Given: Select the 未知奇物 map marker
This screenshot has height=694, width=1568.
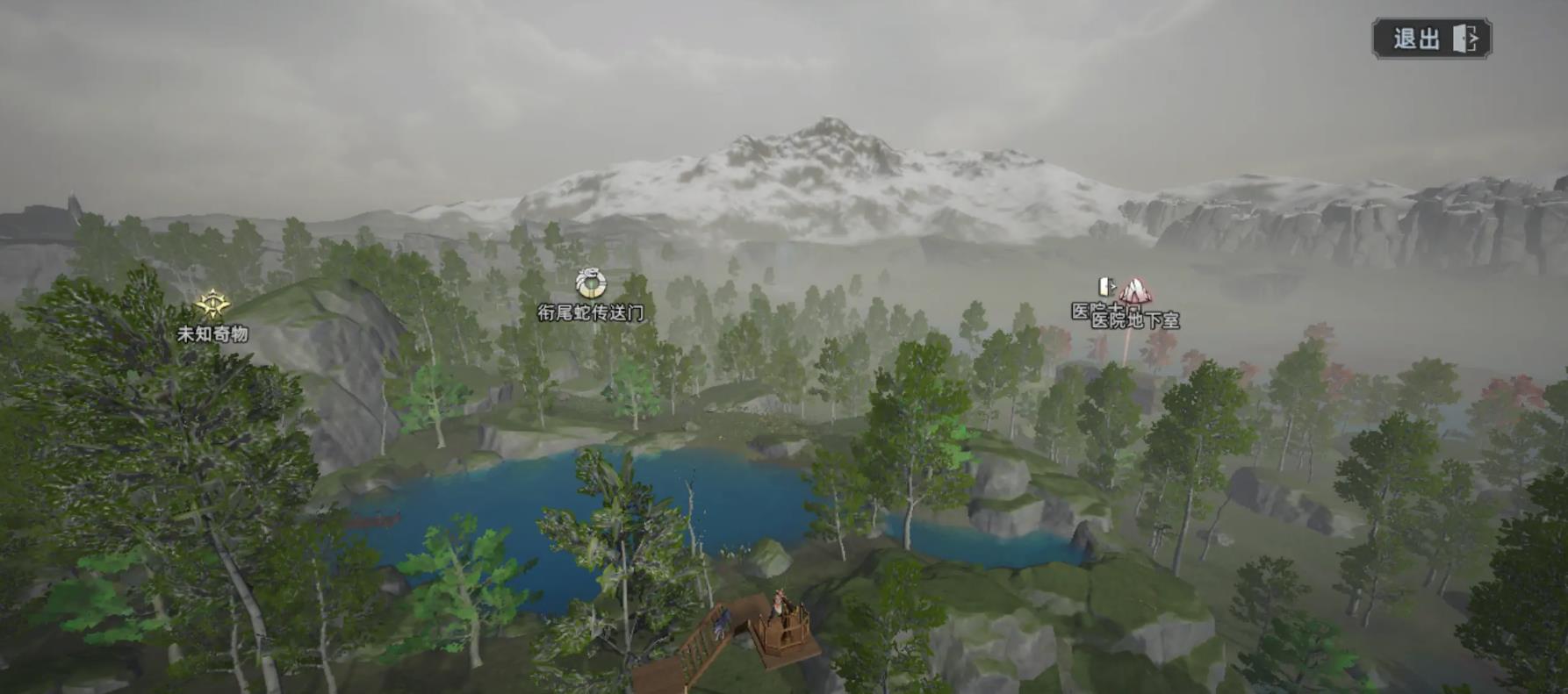Looking at the screenshot, I should point(212,305).
